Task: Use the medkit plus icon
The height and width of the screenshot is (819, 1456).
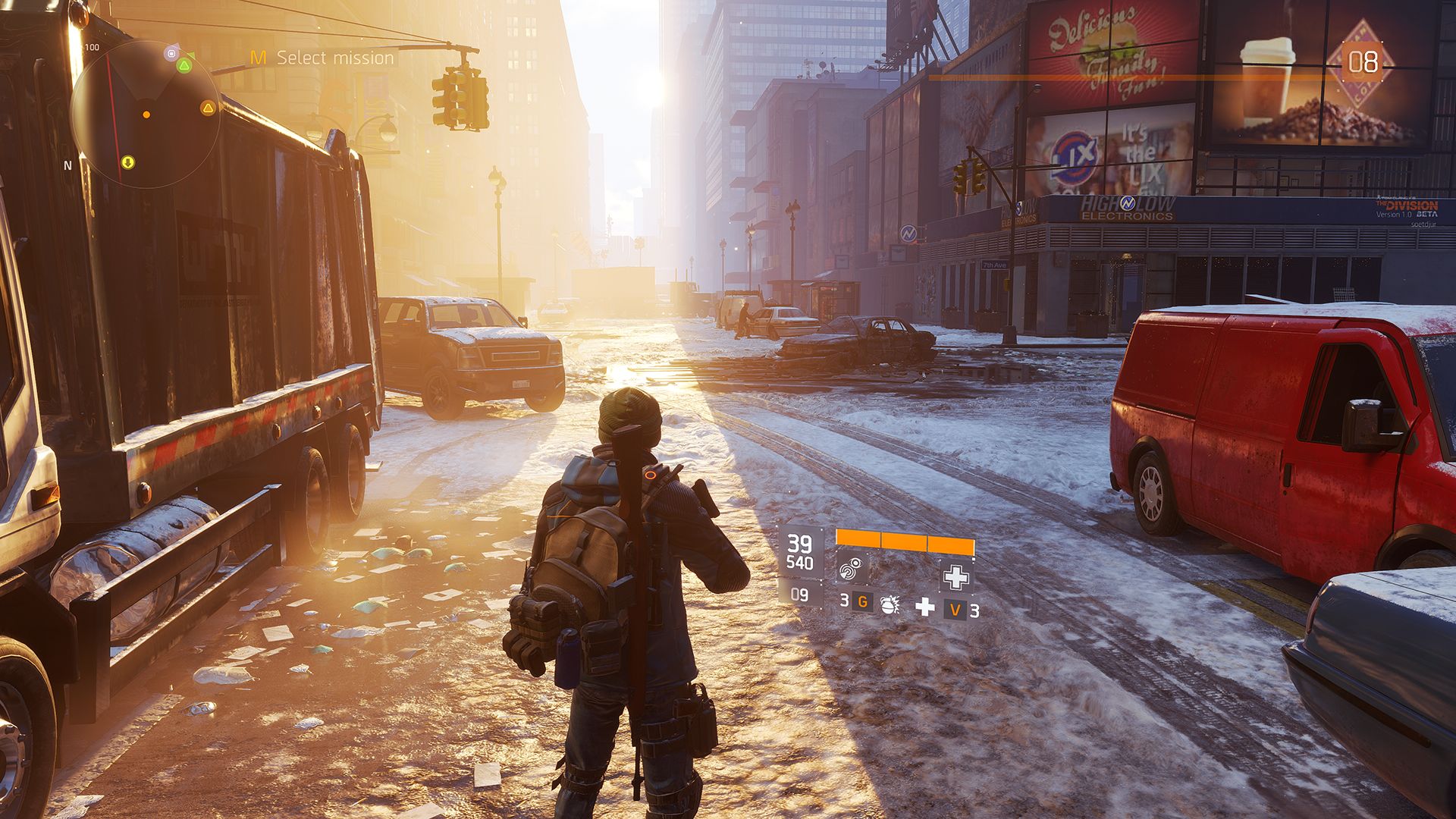Action: [924, 606]
